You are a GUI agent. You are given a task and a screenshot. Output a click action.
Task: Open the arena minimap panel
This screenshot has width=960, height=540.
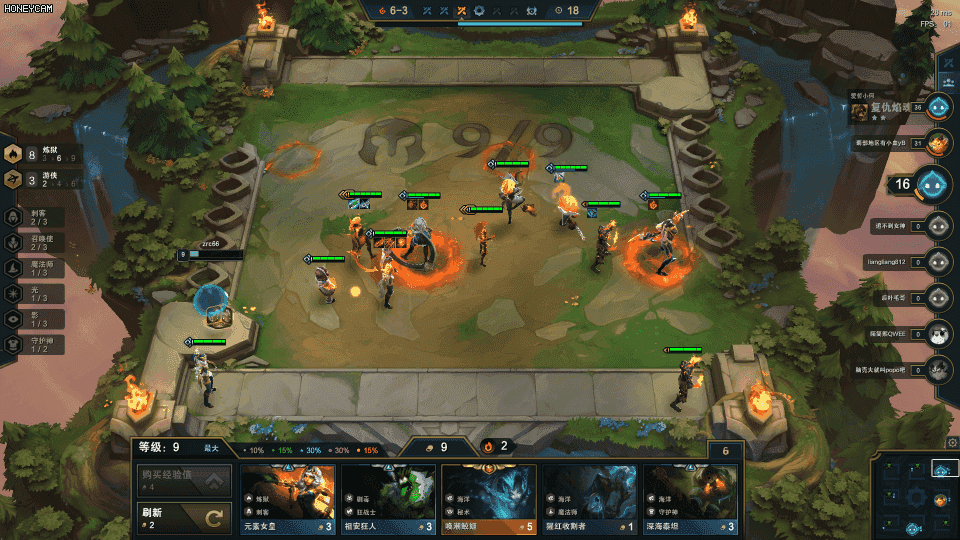[x=911, y=496]
